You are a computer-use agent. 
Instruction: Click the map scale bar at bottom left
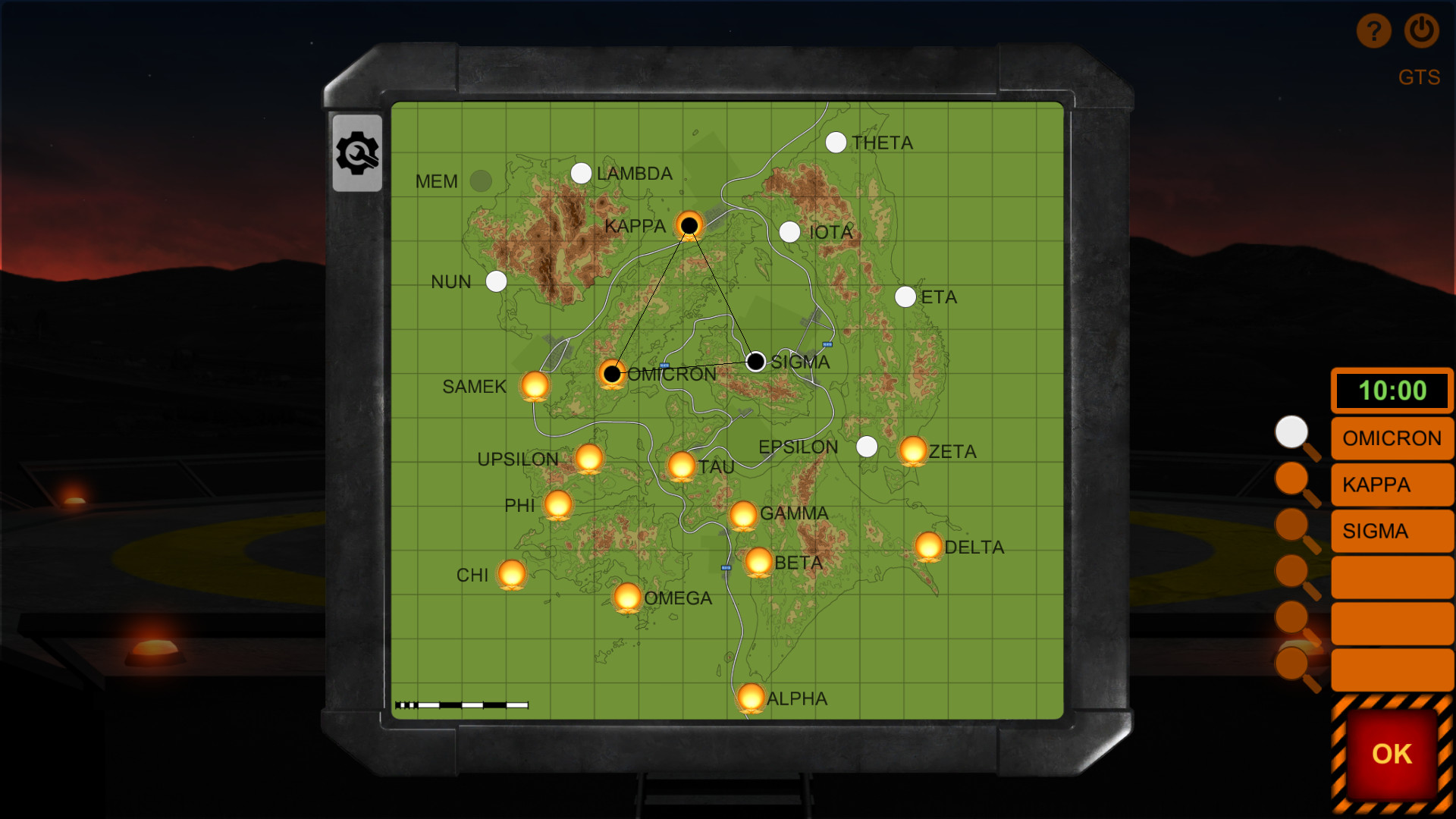(463, 705)
